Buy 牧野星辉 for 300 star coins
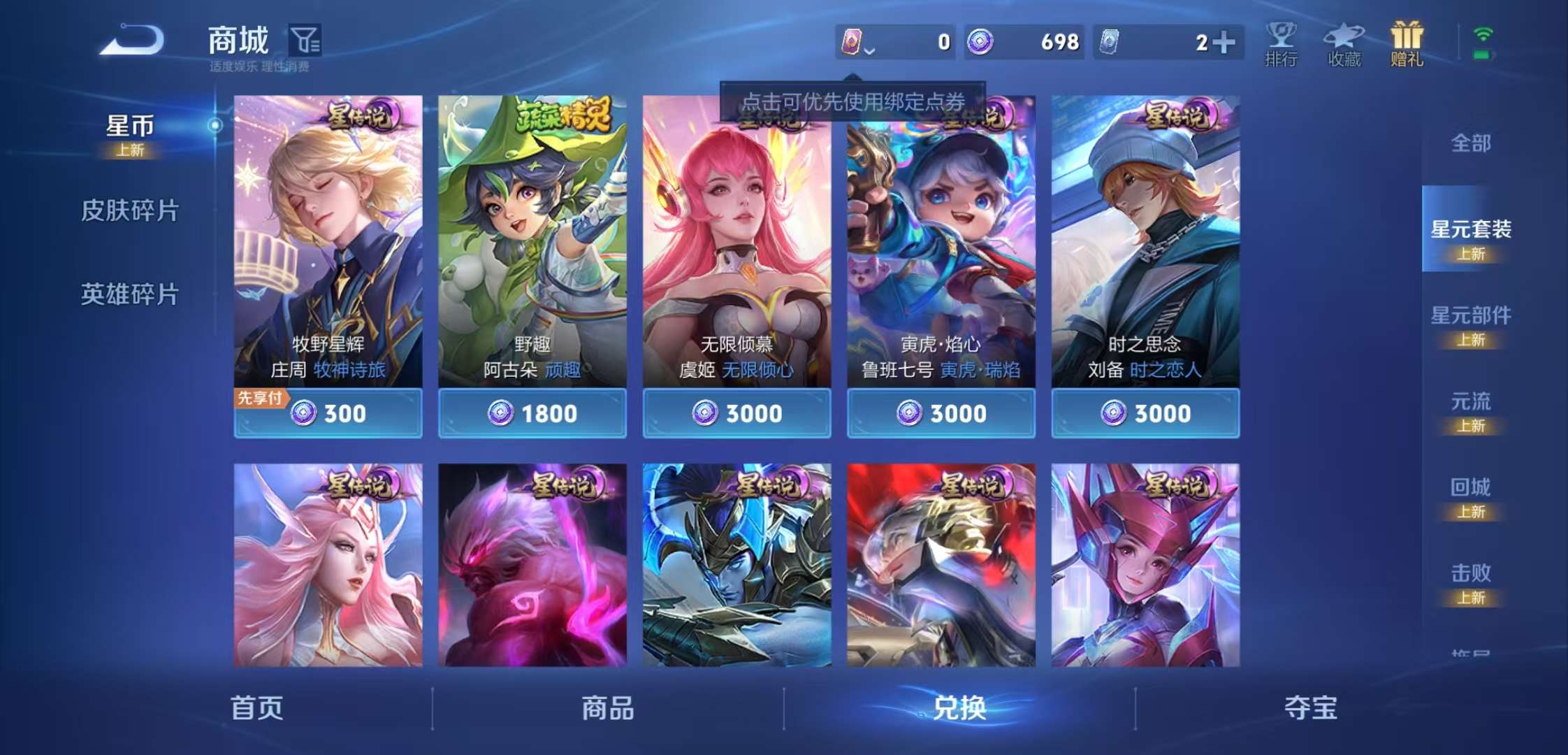The image size is (1568, 755). point(328,414)
